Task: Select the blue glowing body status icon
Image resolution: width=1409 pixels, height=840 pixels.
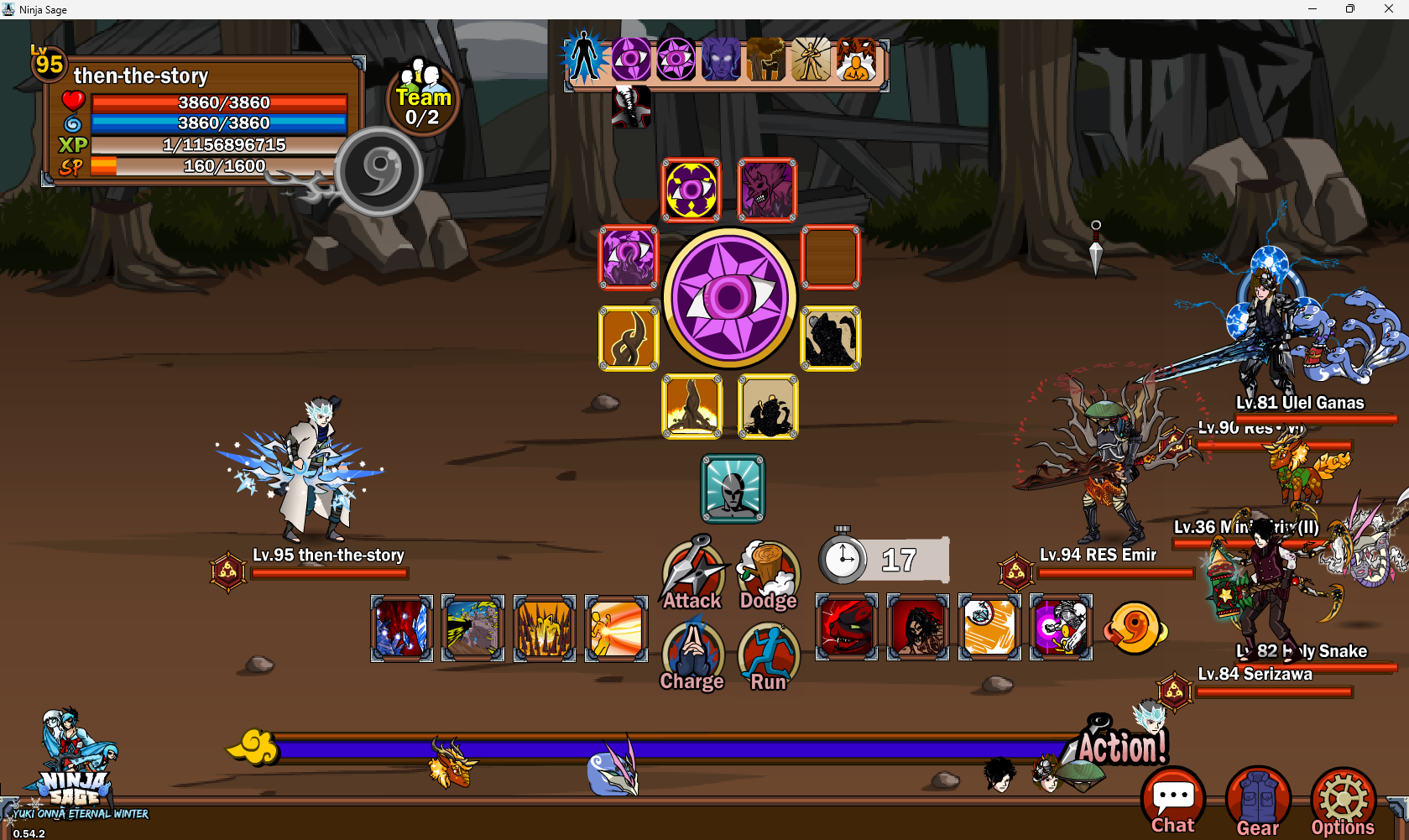Action: pos(584,59)
